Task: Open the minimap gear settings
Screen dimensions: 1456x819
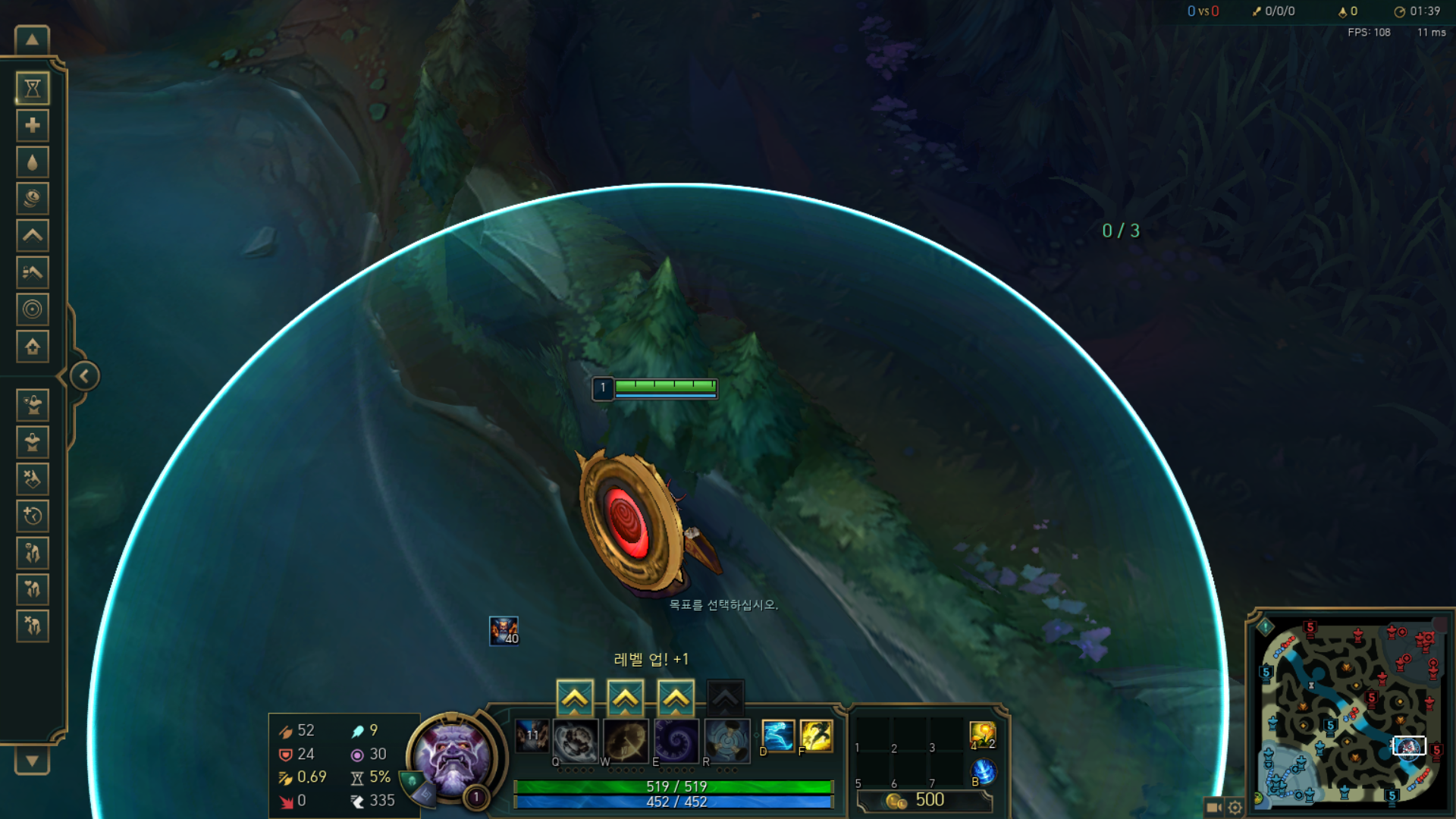Action: [1235, 807]
